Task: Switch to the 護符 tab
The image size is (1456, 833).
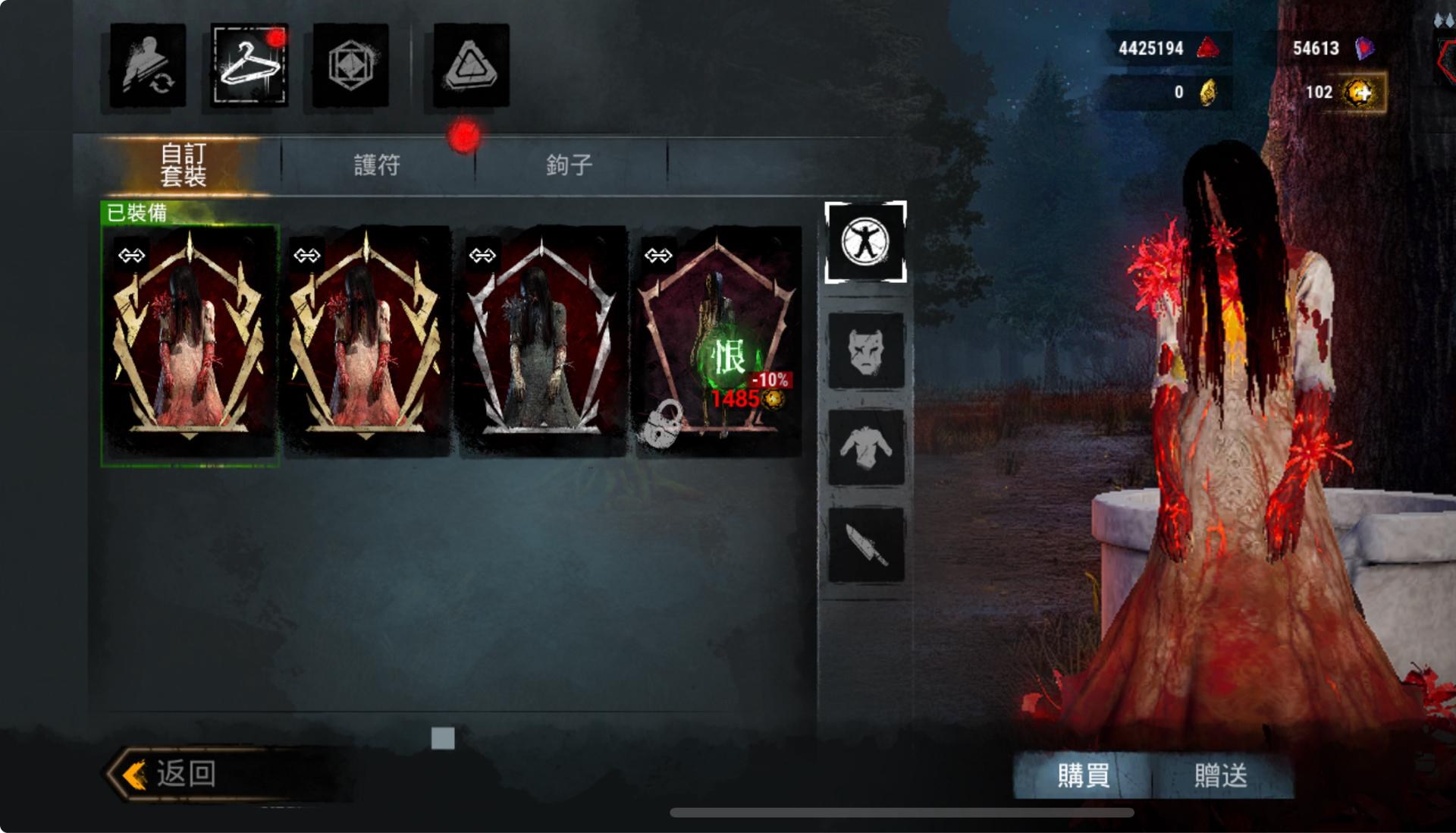Action: click(377, 164)
